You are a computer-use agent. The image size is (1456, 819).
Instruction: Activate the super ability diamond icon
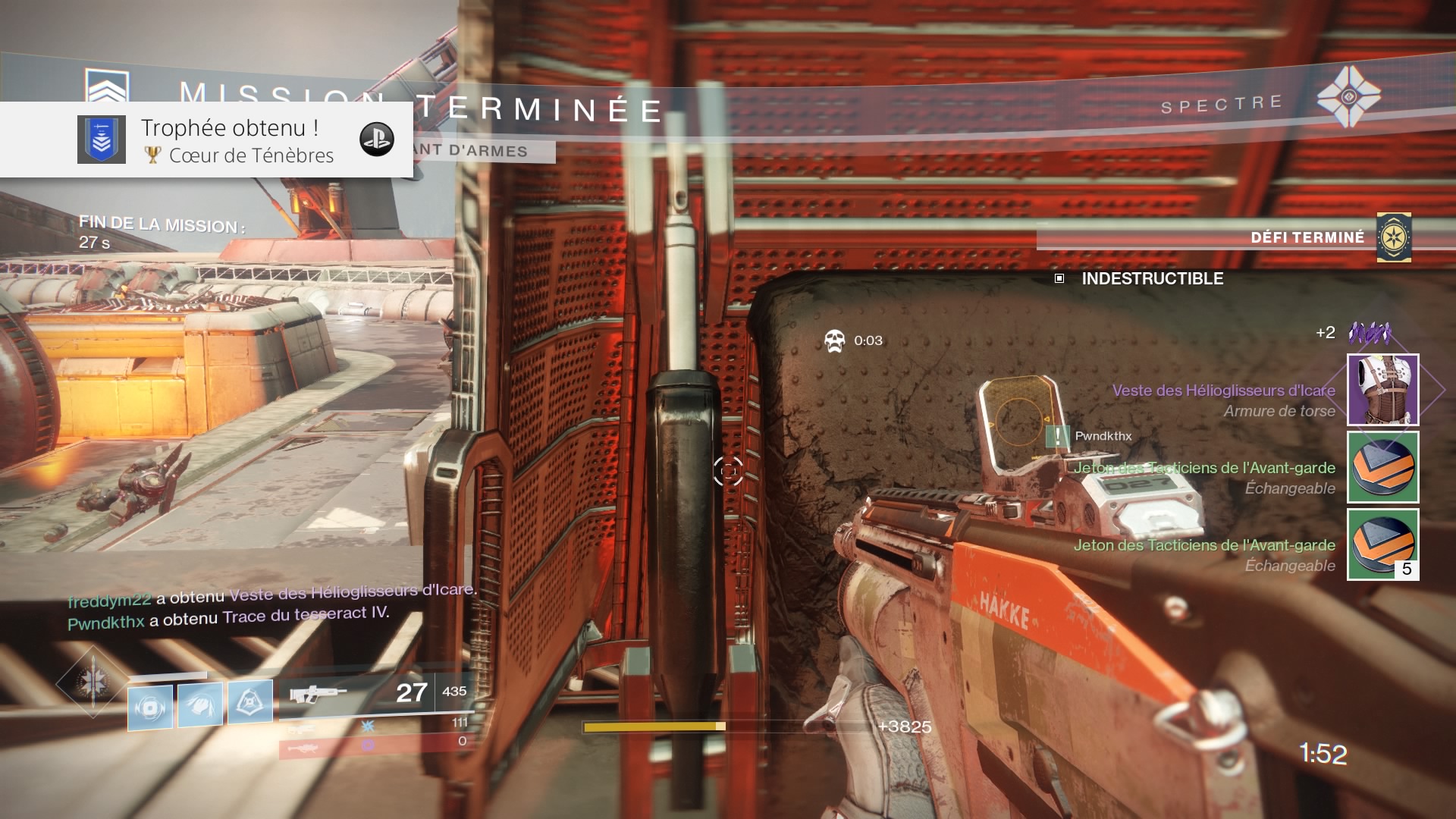[93, 681]
